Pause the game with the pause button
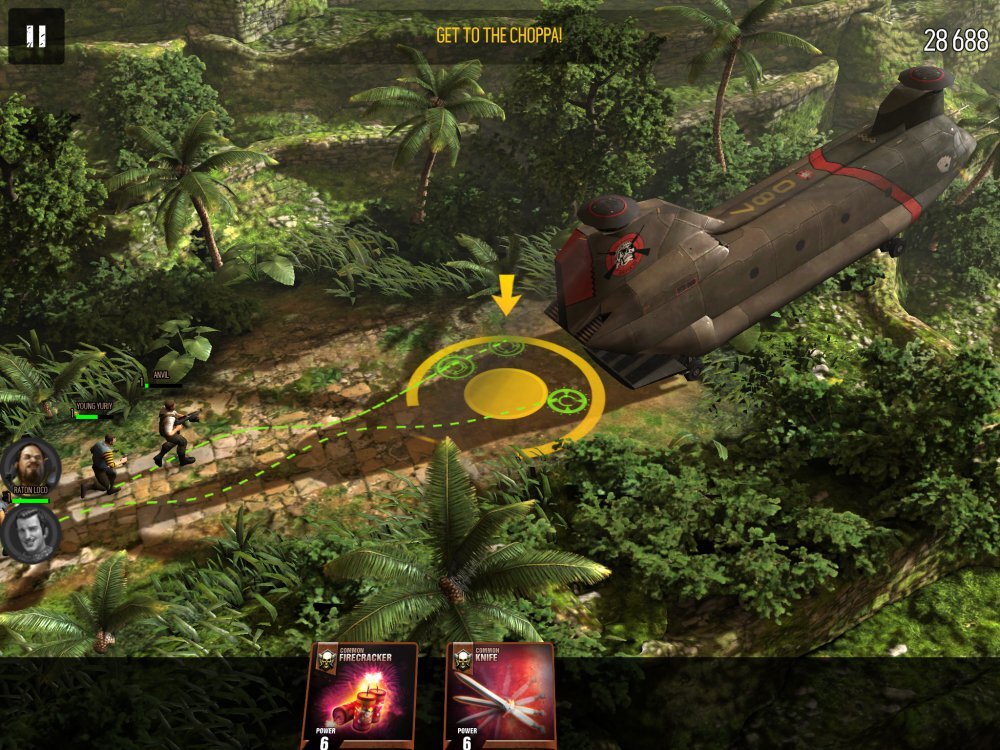 pyautogui.click(x=36, y=36)
